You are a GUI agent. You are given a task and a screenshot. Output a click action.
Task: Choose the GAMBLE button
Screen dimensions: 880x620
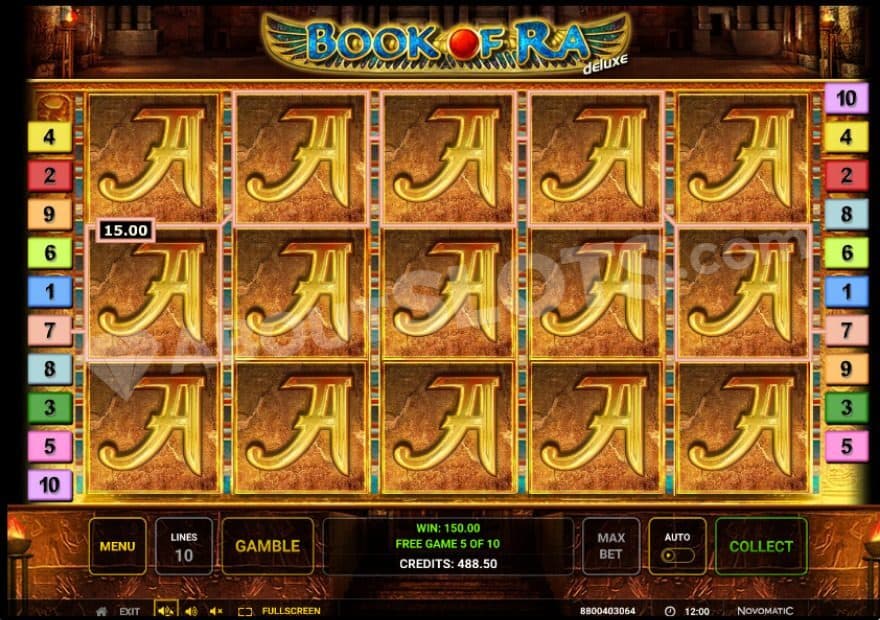point(267,546)
